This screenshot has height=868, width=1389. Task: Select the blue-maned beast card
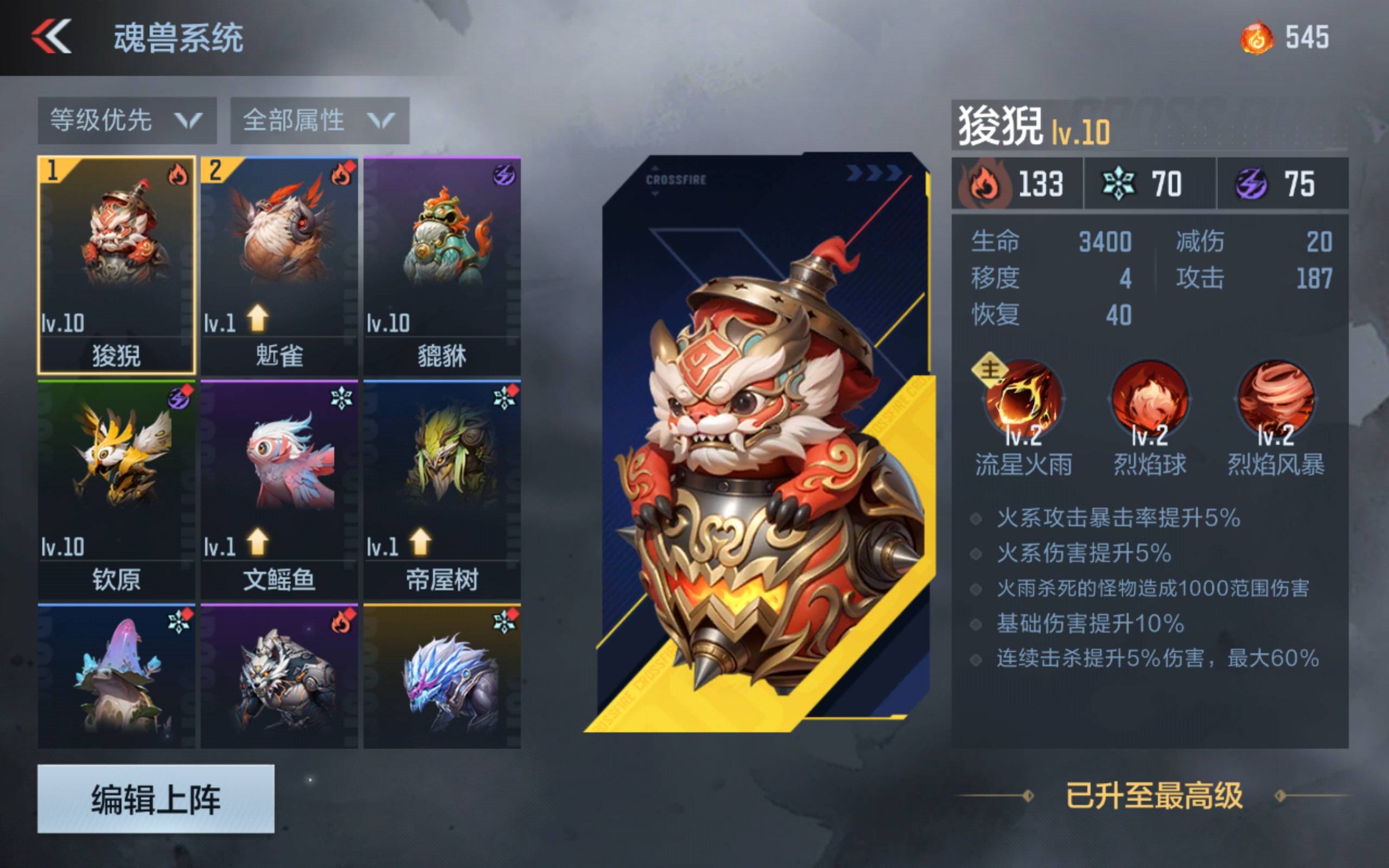click(442, 676)
